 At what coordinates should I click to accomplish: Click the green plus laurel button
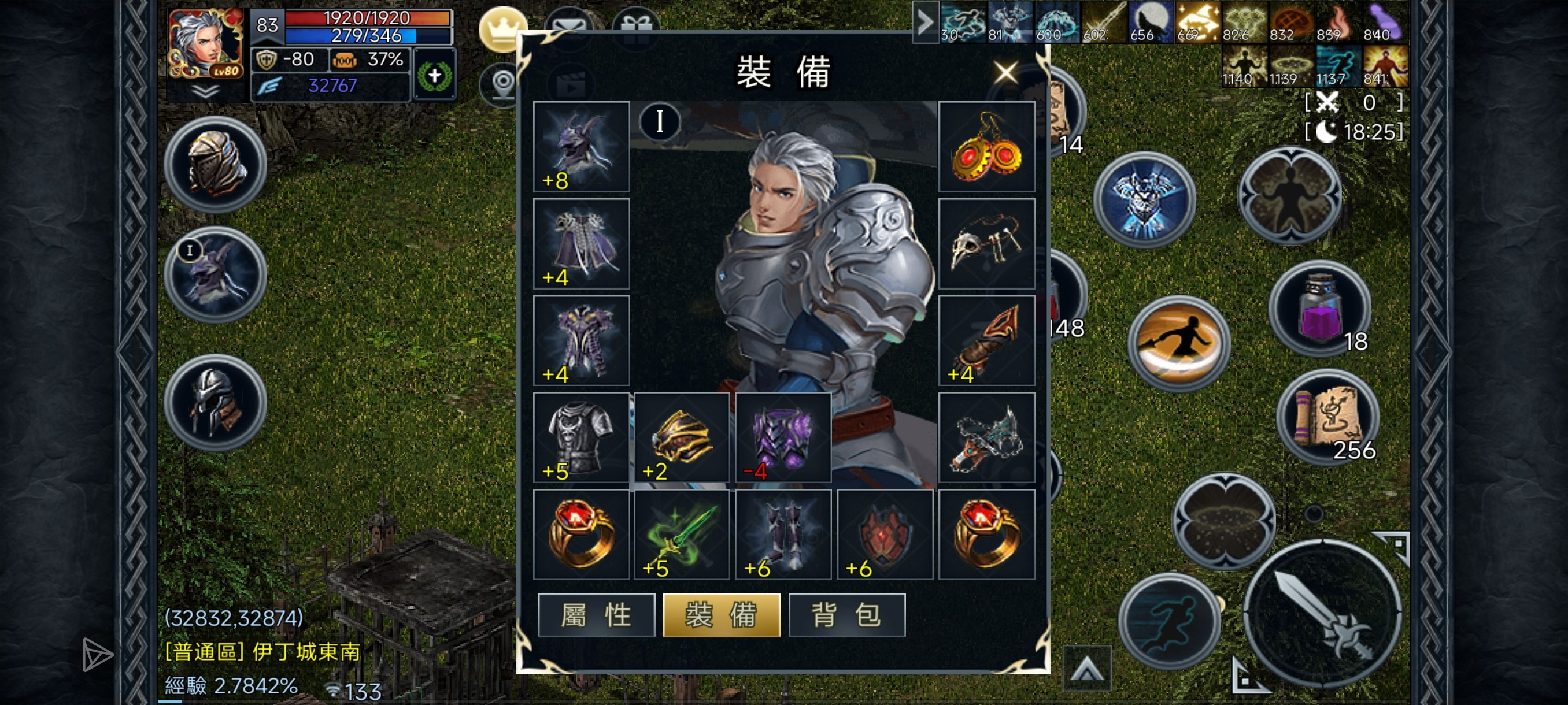click(434, 76)
